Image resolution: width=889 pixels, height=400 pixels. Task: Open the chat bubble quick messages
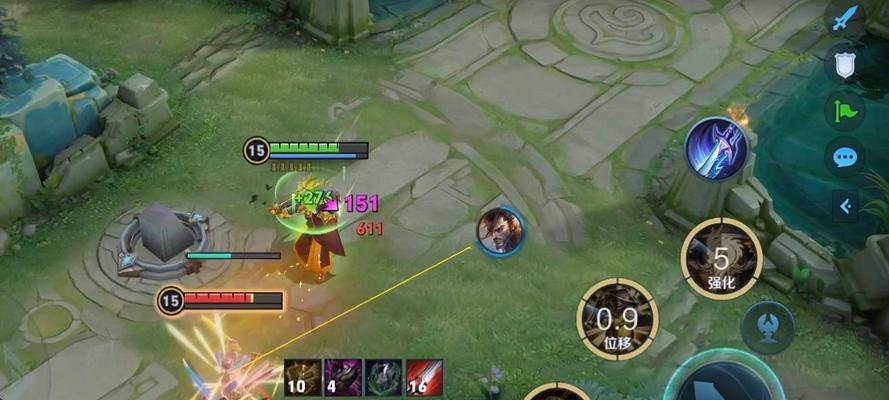845,157
